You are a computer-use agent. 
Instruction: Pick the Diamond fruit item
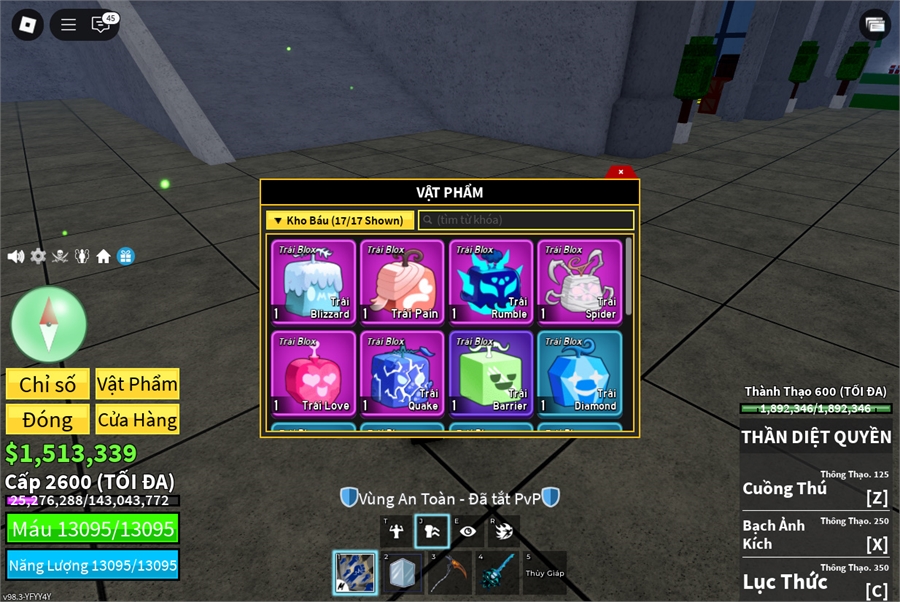pos(579,373)
